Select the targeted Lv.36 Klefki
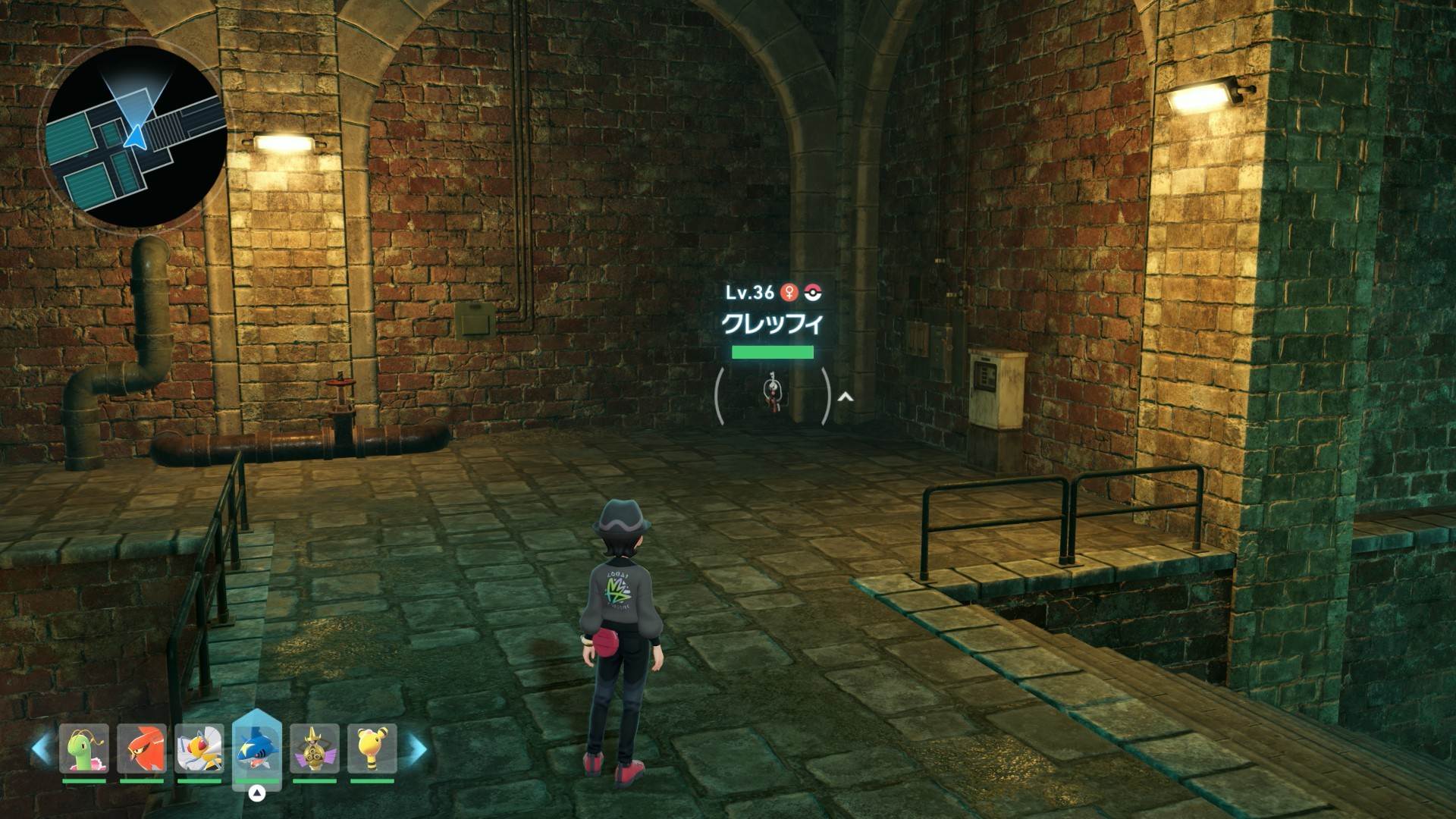This screenshot has height=819, width=1456. click(772, 394)
